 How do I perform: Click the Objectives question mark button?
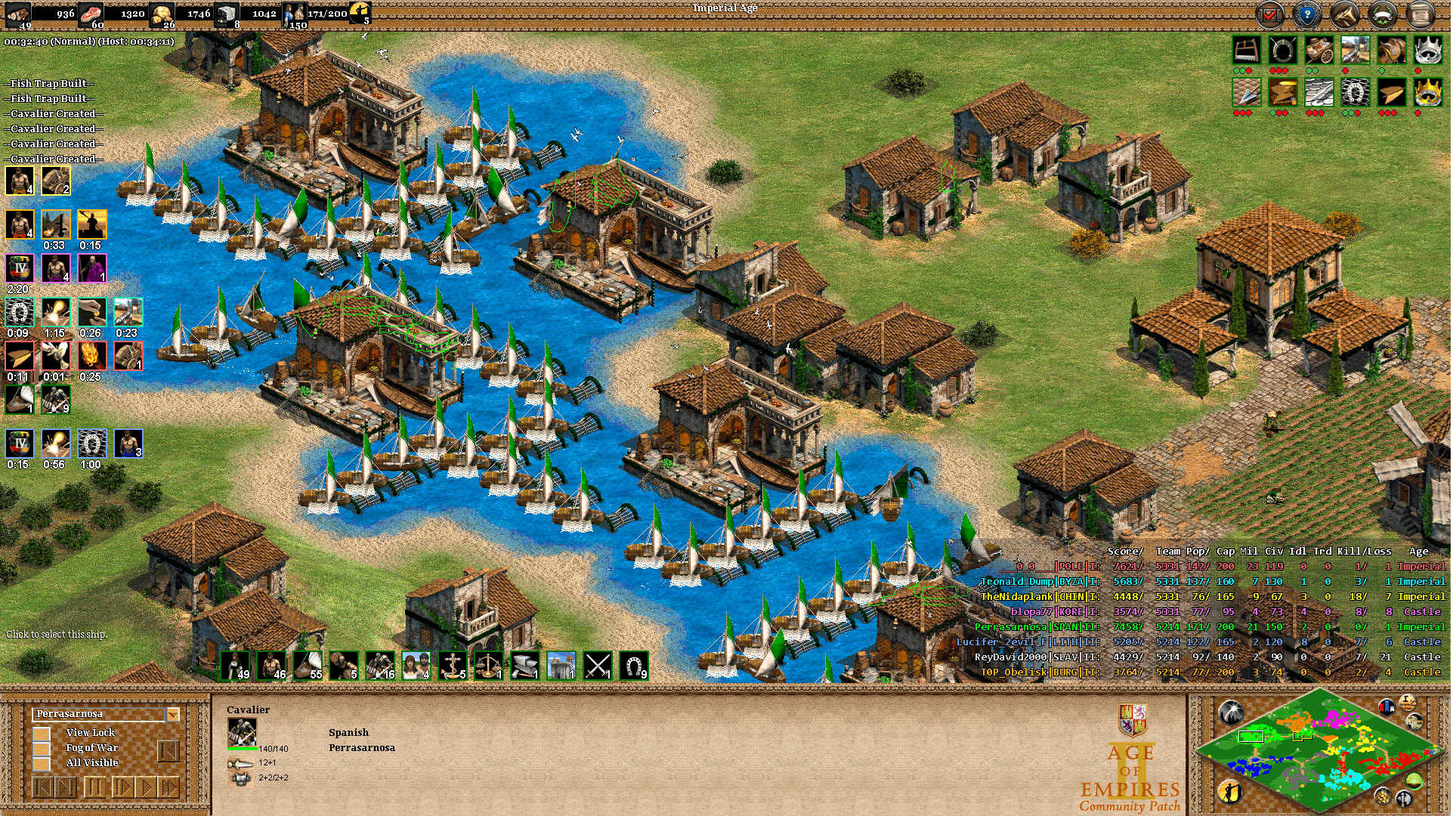click(1307, 14)
